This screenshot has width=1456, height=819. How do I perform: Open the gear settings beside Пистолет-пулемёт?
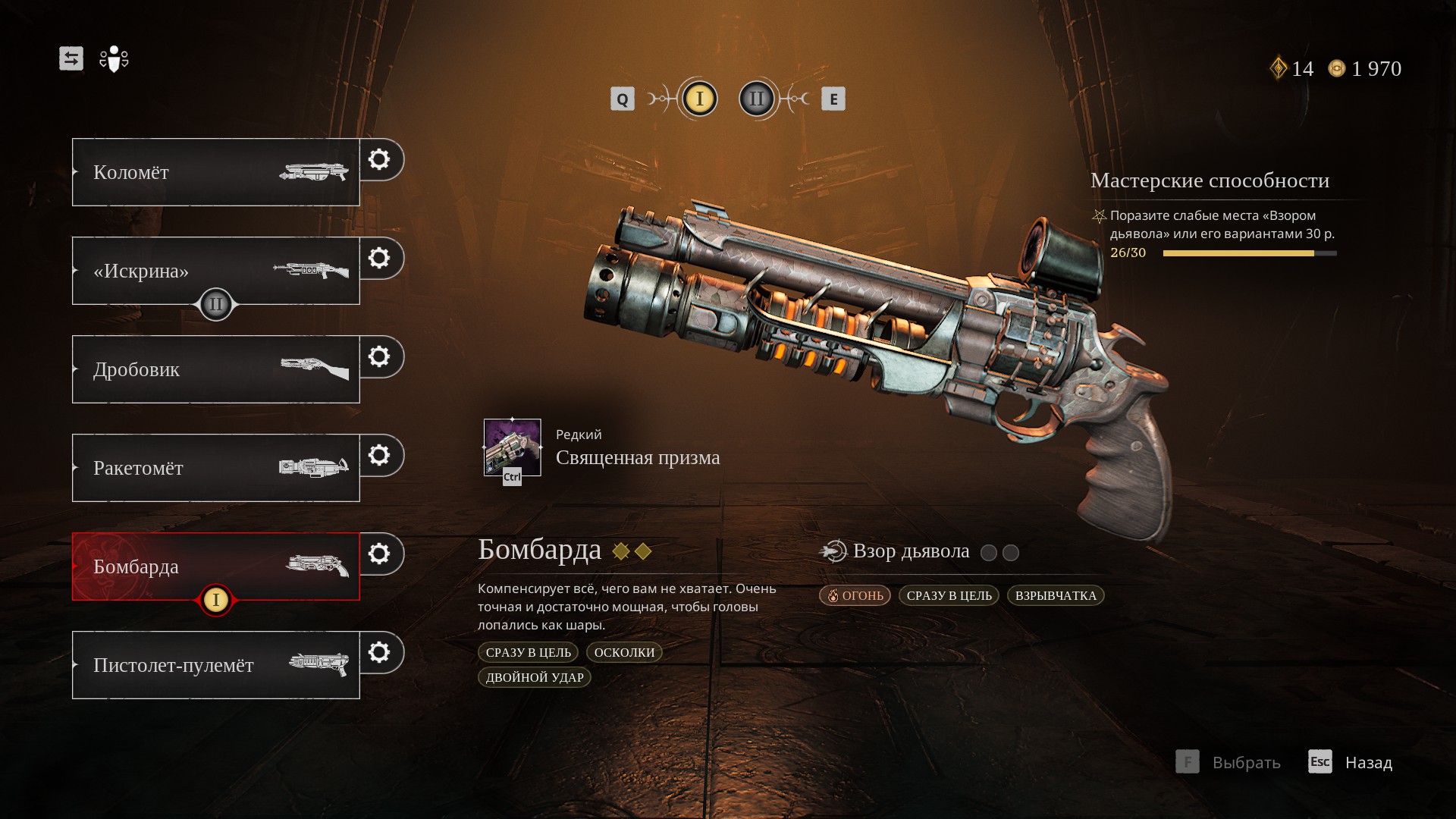pyautogui.click(x=379, y=652)
